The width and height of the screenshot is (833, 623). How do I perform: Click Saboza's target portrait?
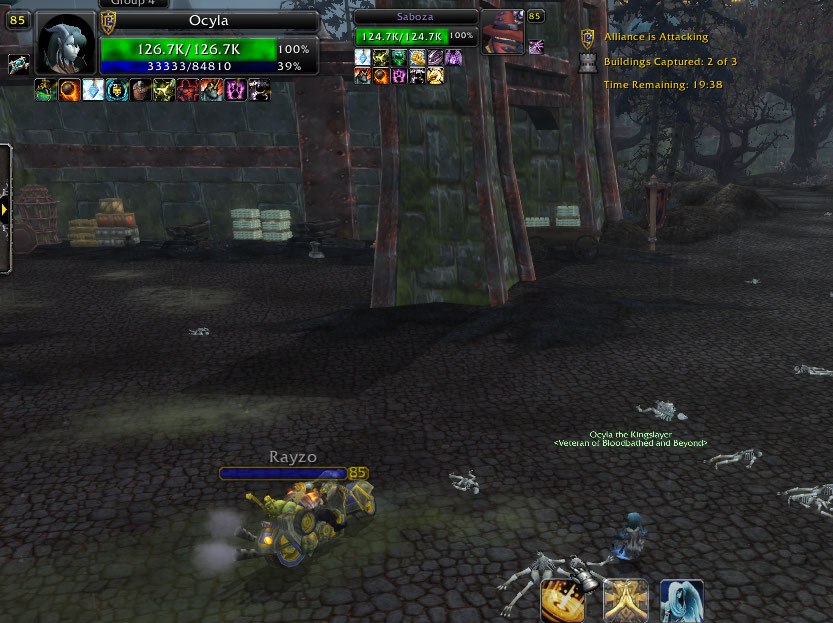[502, 33]
